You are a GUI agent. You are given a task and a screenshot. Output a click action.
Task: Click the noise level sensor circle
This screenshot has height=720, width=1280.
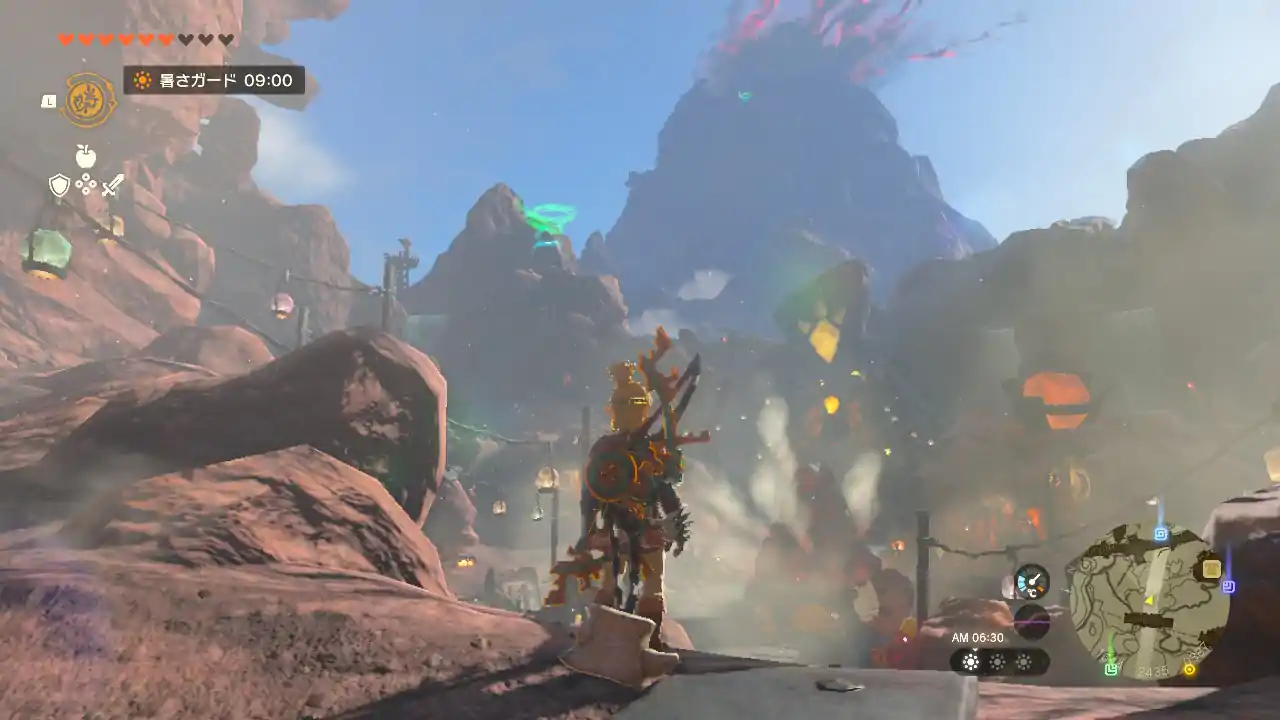point(1031,621)
